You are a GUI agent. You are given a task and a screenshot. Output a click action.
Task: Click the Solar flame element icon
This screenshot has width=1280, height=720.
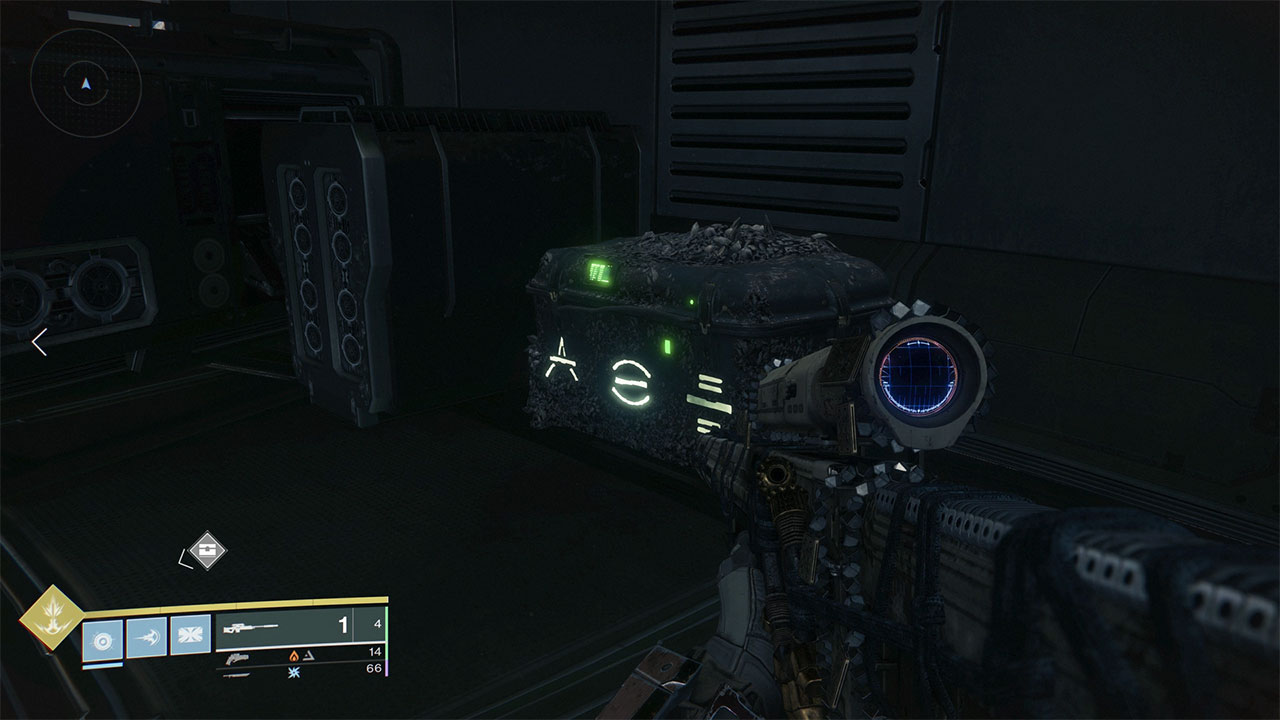coord(294,658)
